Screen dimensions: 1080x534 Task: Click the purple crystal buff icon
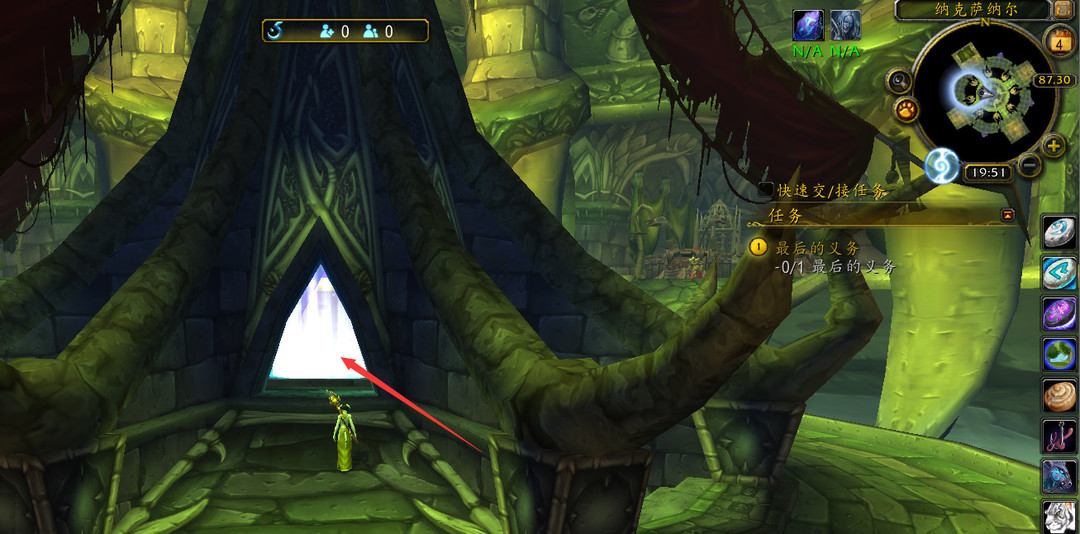808,26
